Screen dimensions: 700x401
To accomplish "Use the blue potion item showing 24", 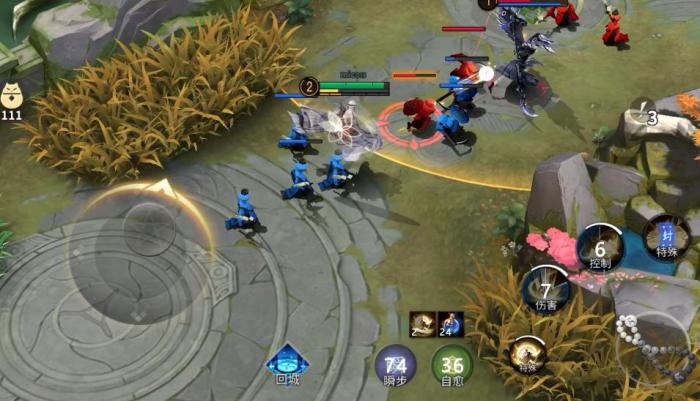I will click(x=450, y=324).
